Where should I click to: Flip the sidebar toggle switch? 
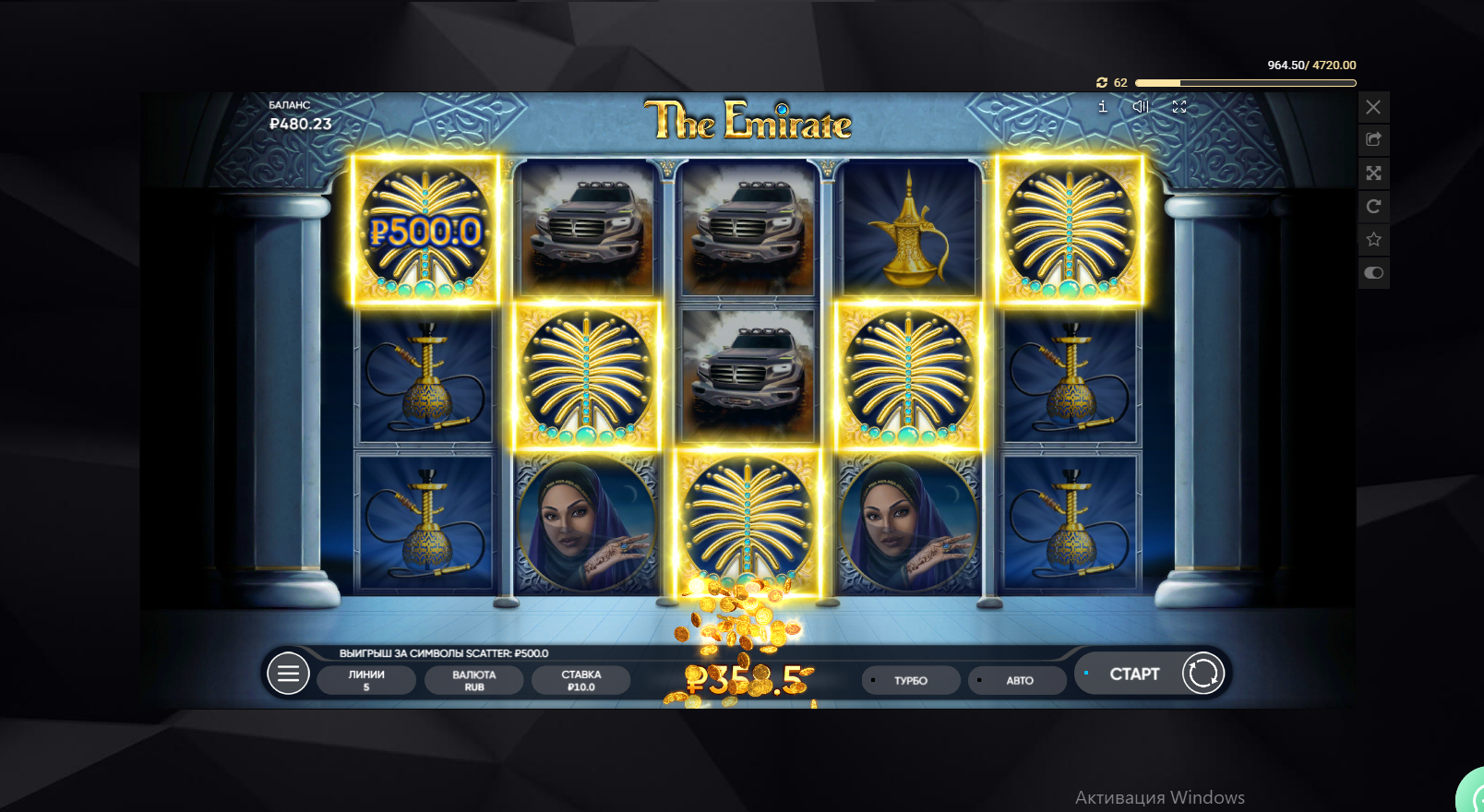click(x=1373, y=273)
